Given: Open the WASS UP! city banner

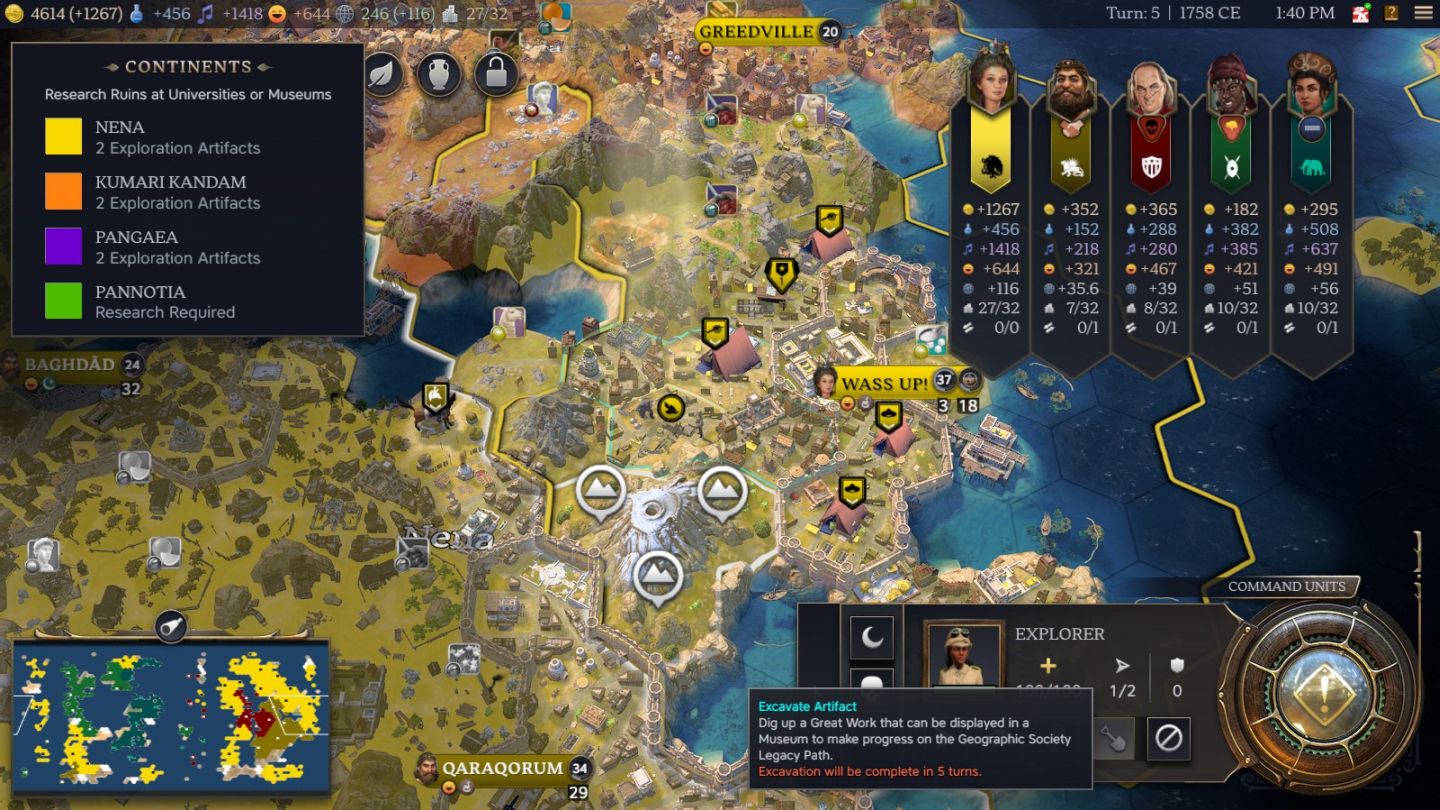Looking at the screenshot, I should (x=884, y=383).
